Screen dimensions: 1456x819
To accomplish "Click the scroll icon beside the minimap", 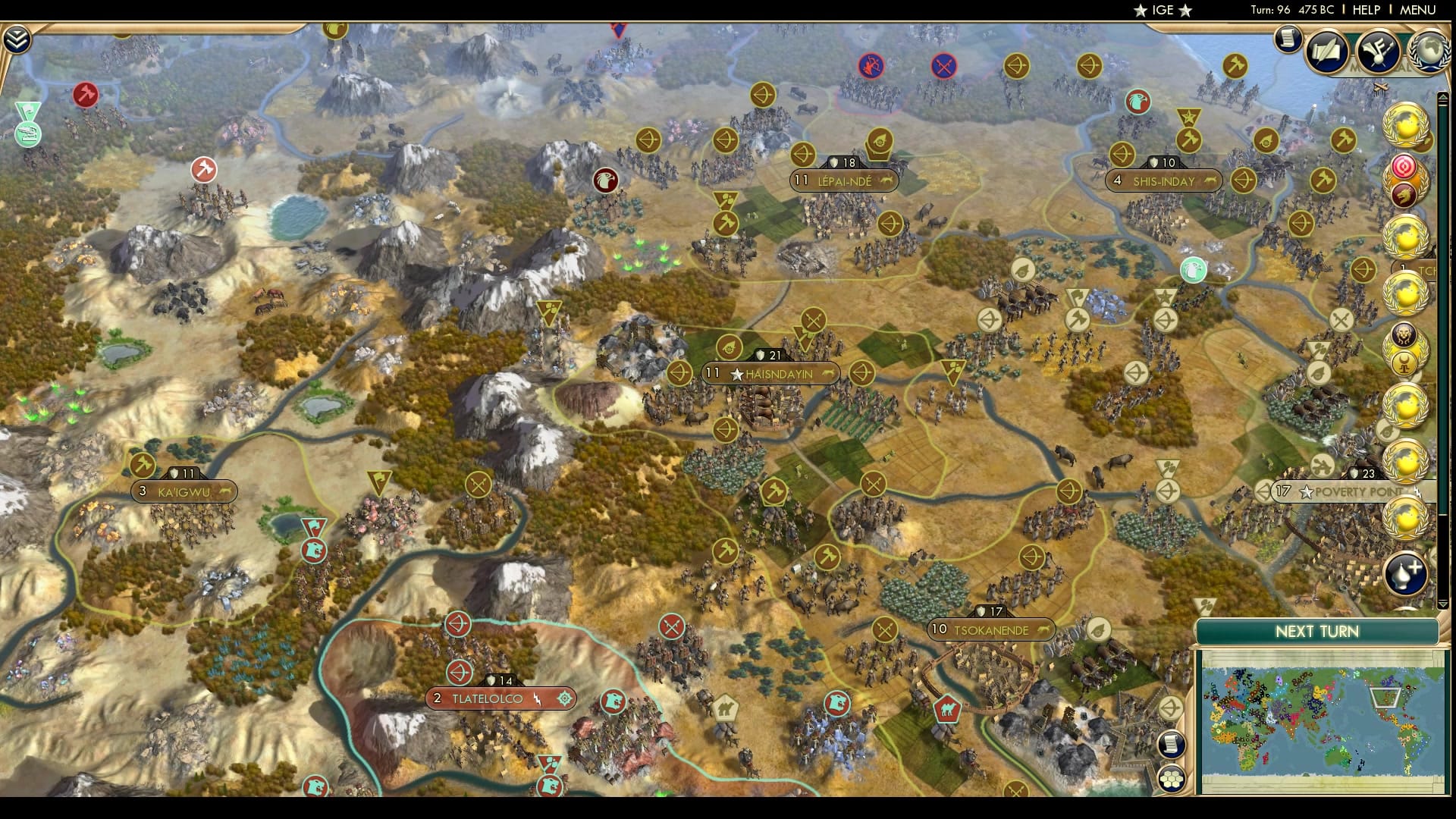I will point(1171,745).
